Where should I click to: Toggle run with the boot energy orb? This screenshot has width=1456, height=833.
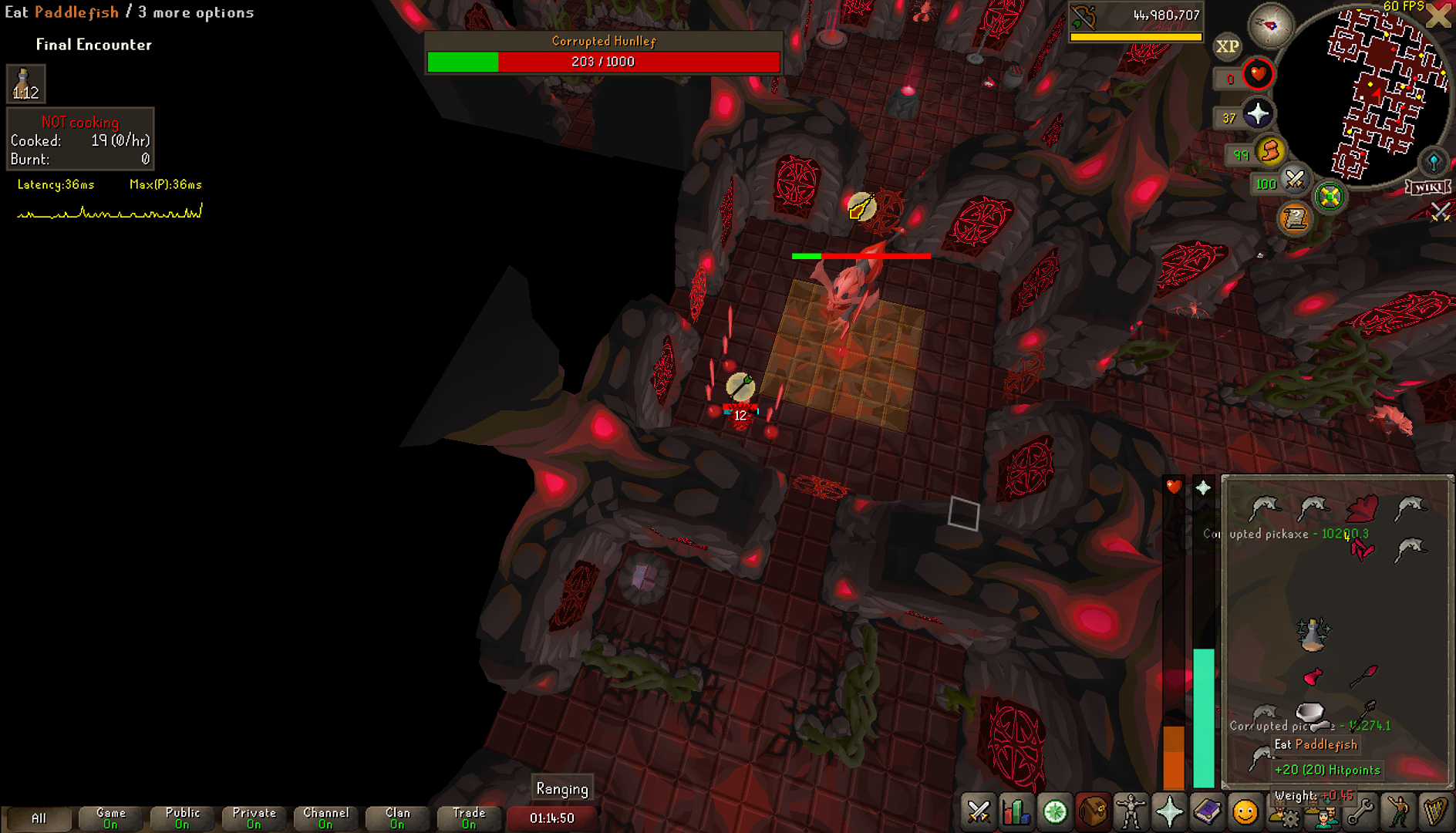point(1270,151)
